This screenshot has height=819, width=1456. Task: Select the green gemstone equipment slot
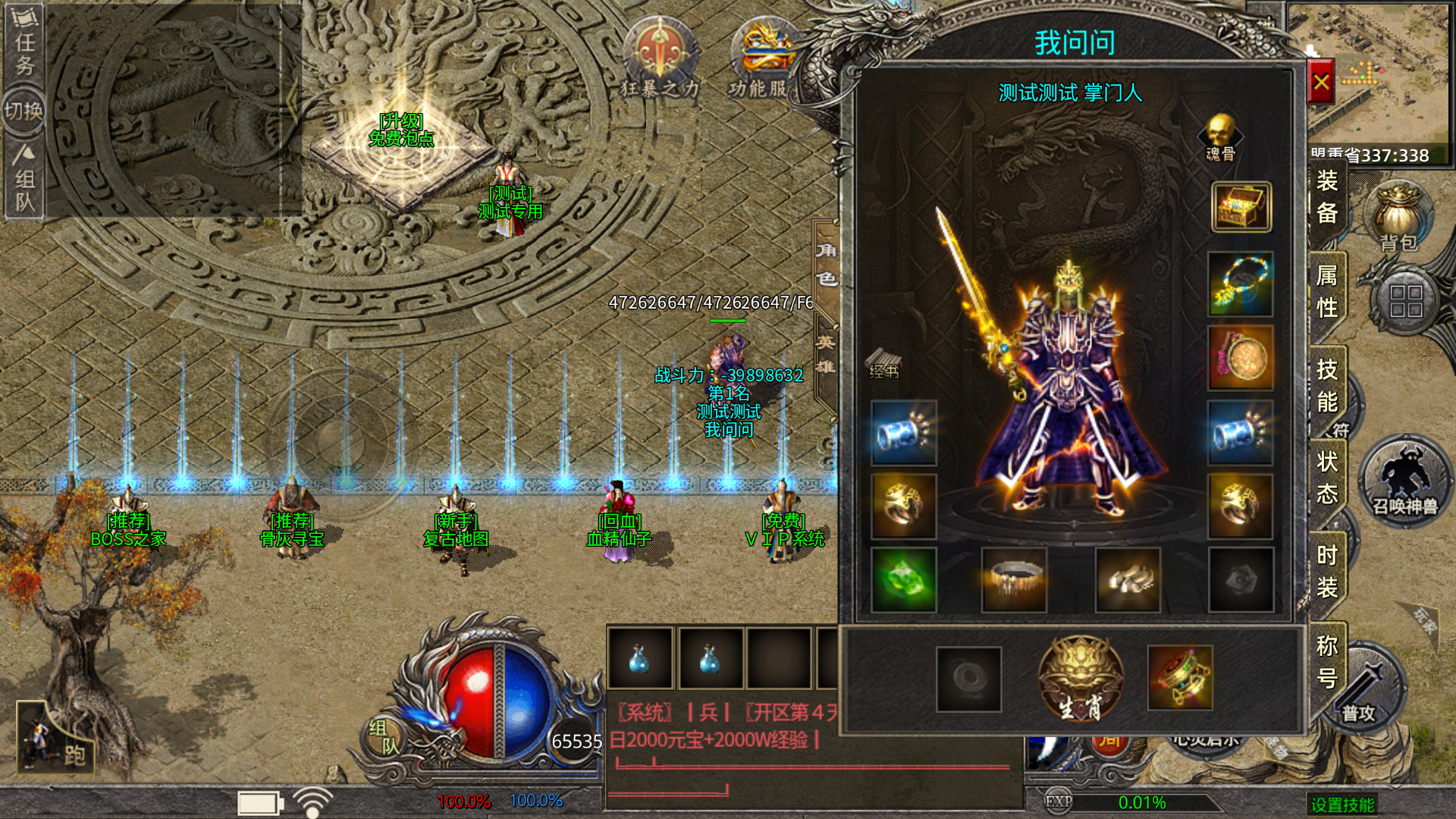(x=904, y=579)
